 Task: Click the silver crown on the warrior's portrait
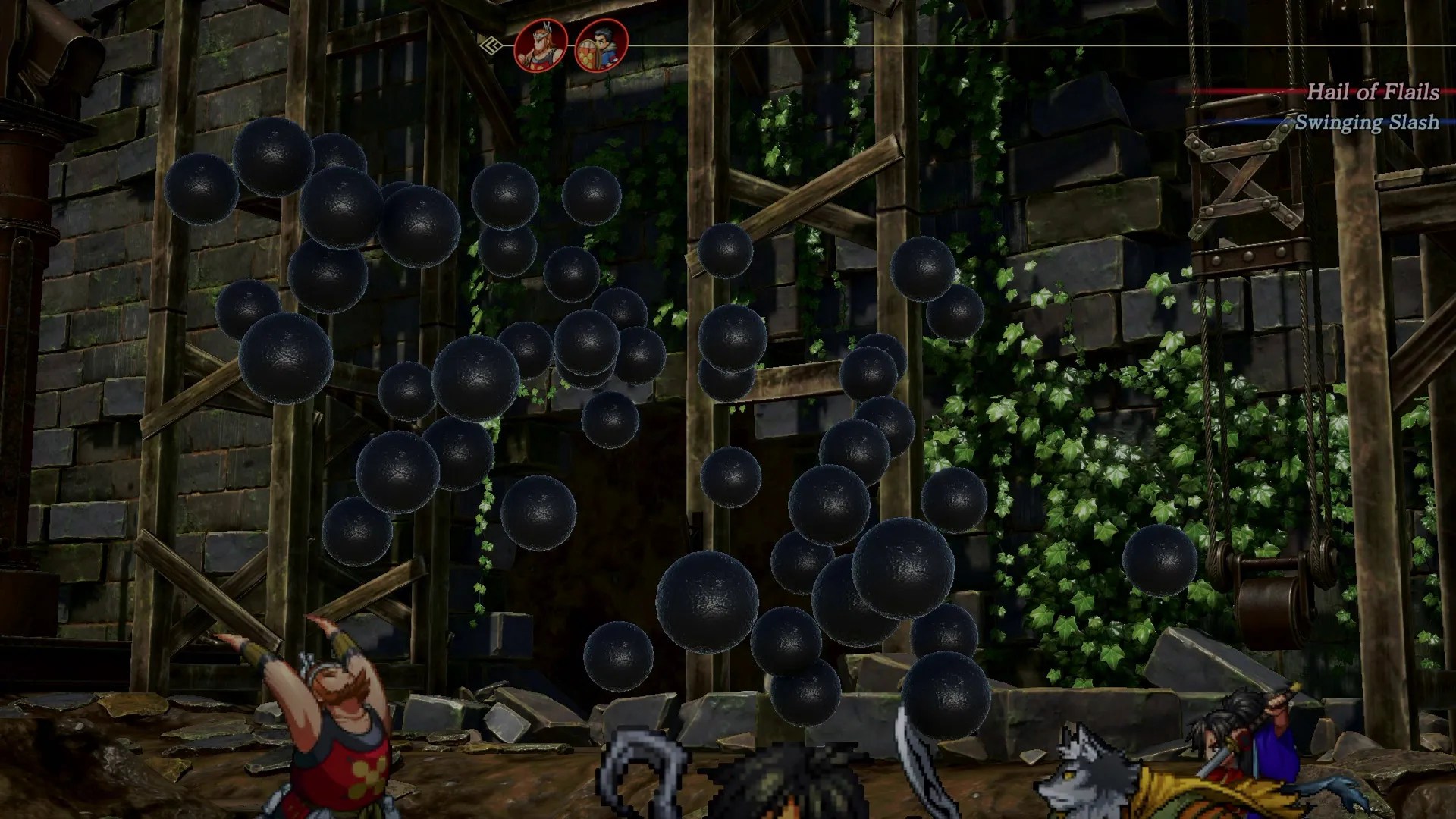543,30
